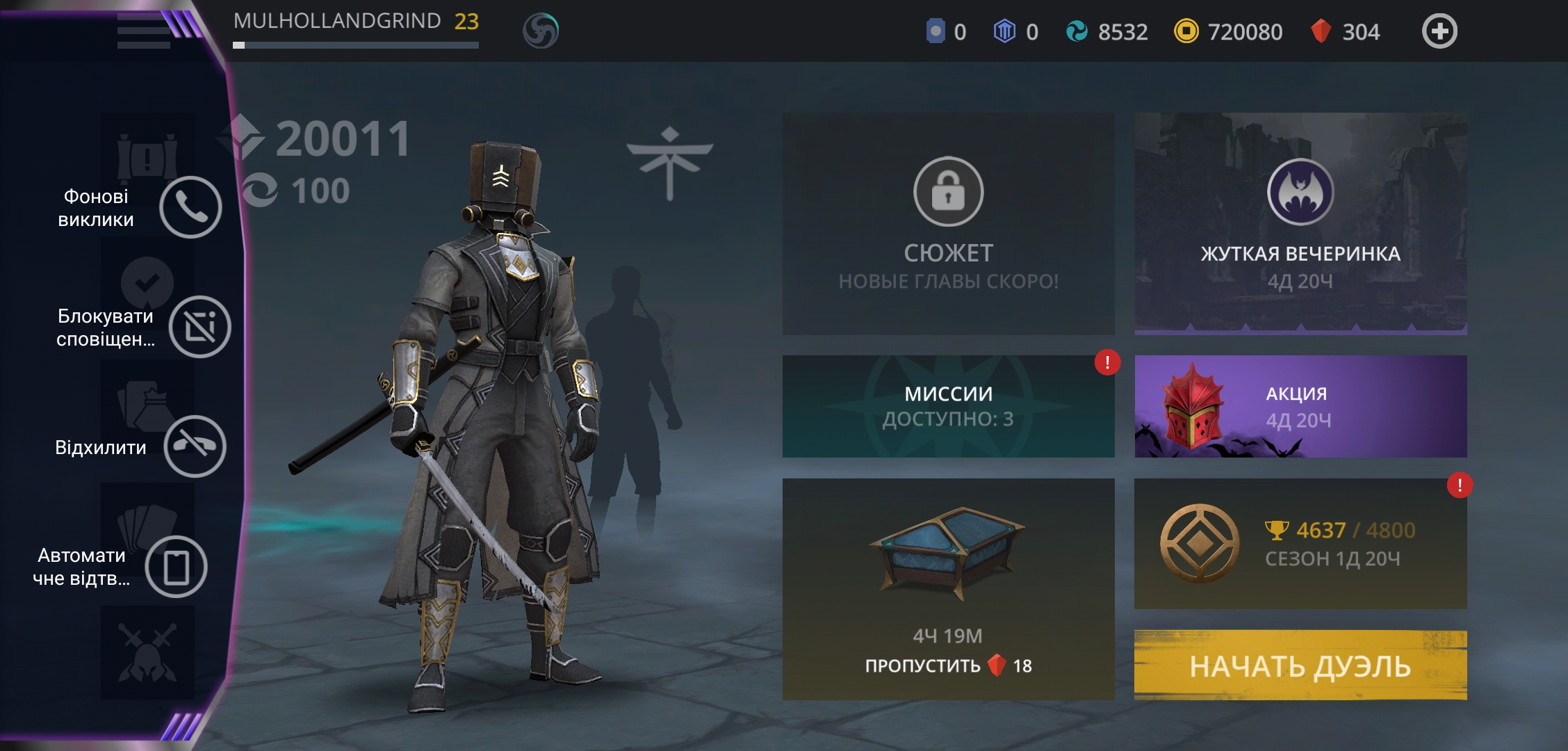
Task: Tap the Фонові виклики phone icon
Action: [190, 207]
